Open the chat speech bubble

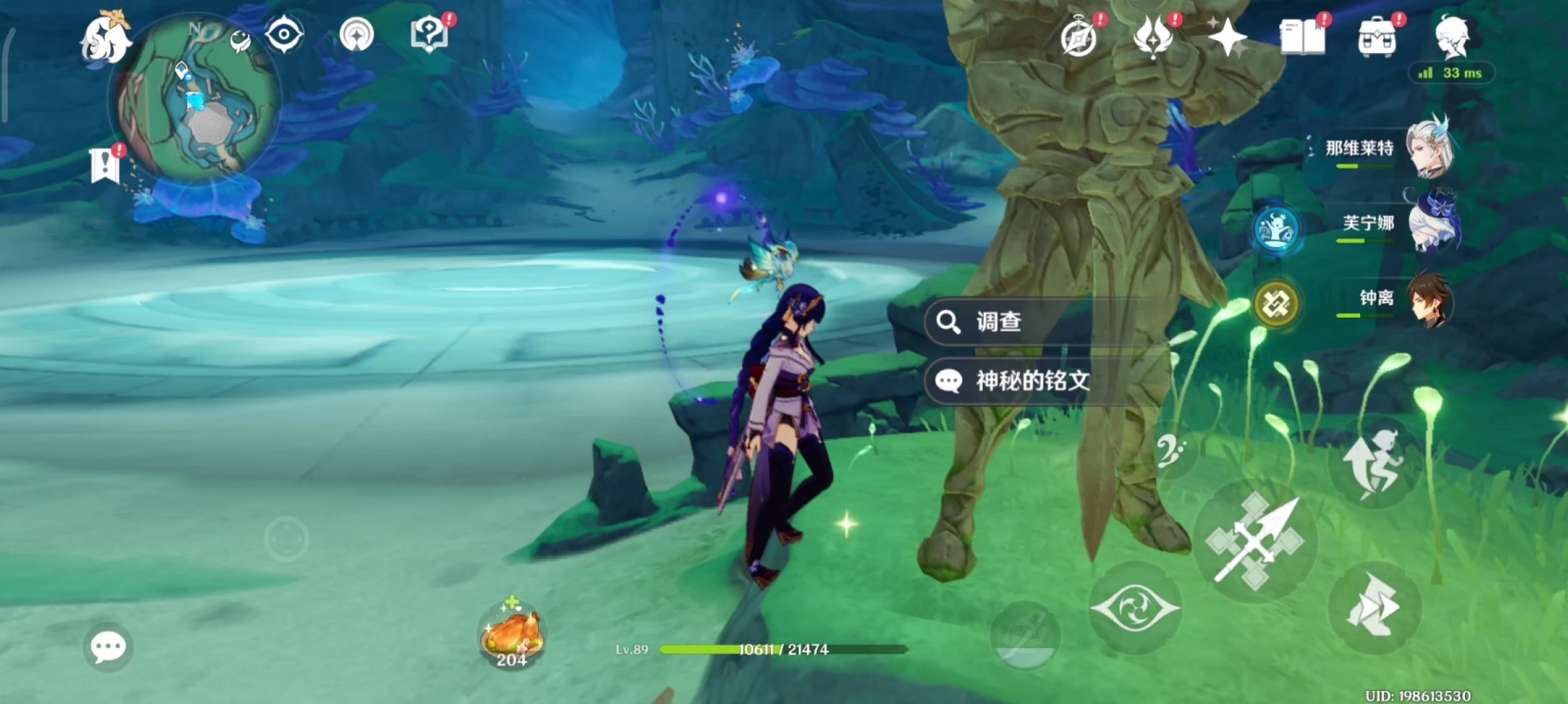click(108, 647)
